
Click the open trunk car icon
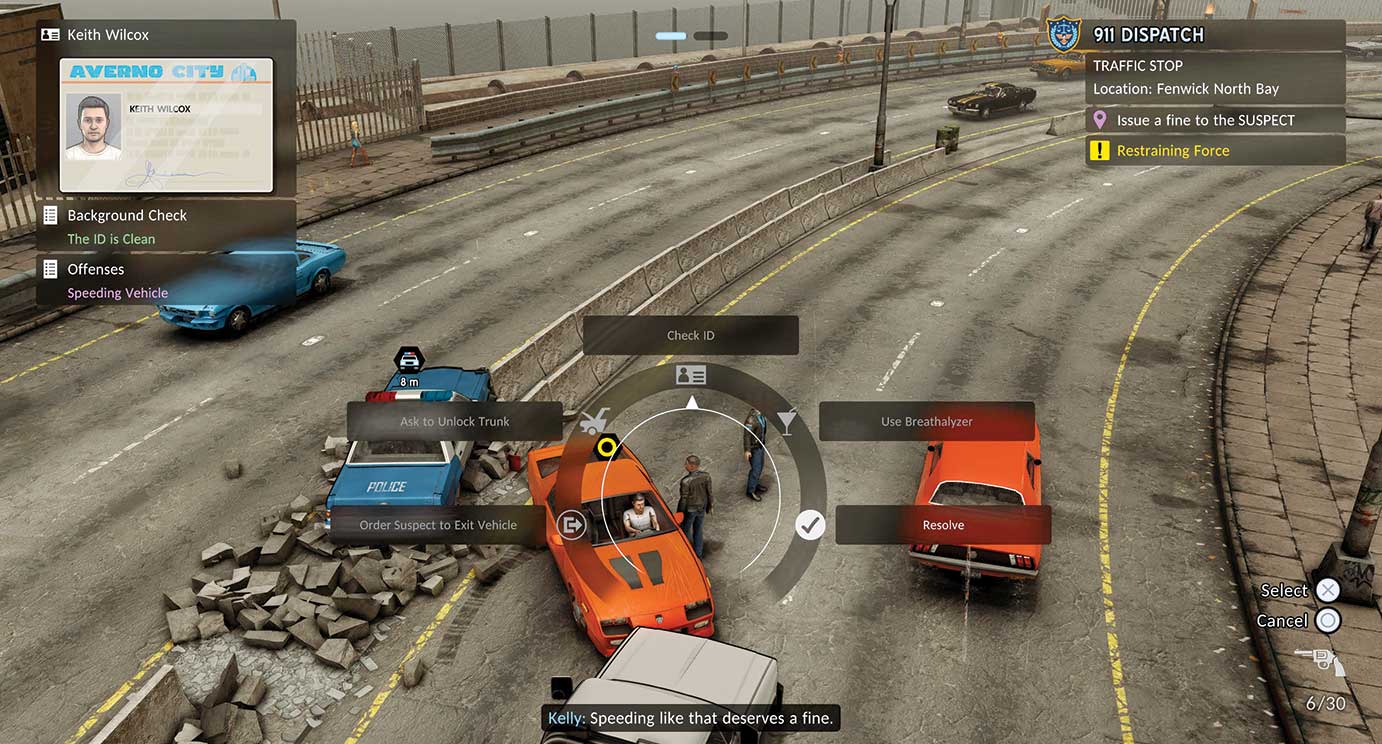click(x=594, y=422)
